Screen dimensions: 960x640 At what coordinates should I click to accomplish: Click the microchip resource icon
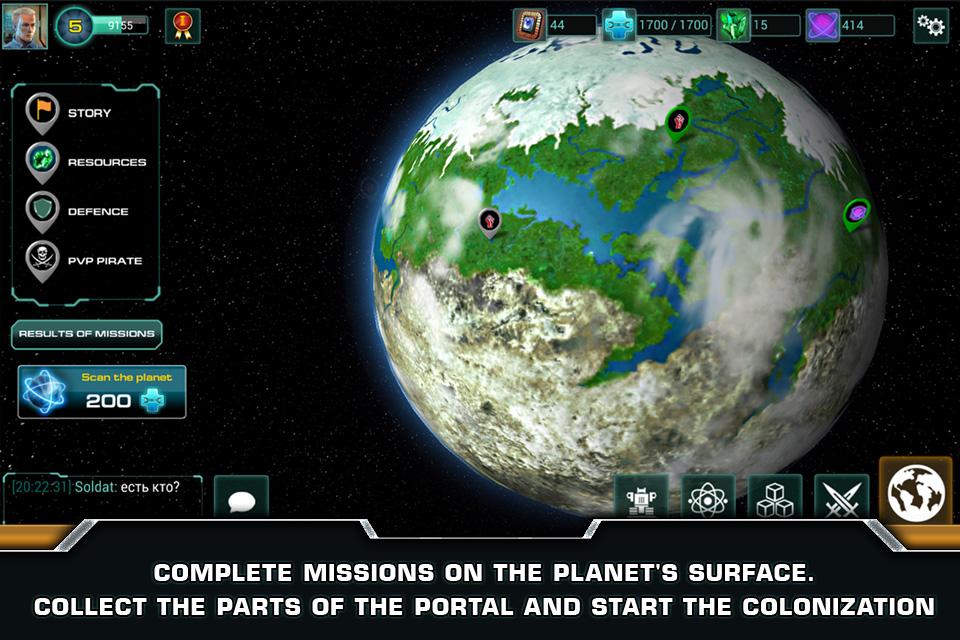(x=528, y=26)
